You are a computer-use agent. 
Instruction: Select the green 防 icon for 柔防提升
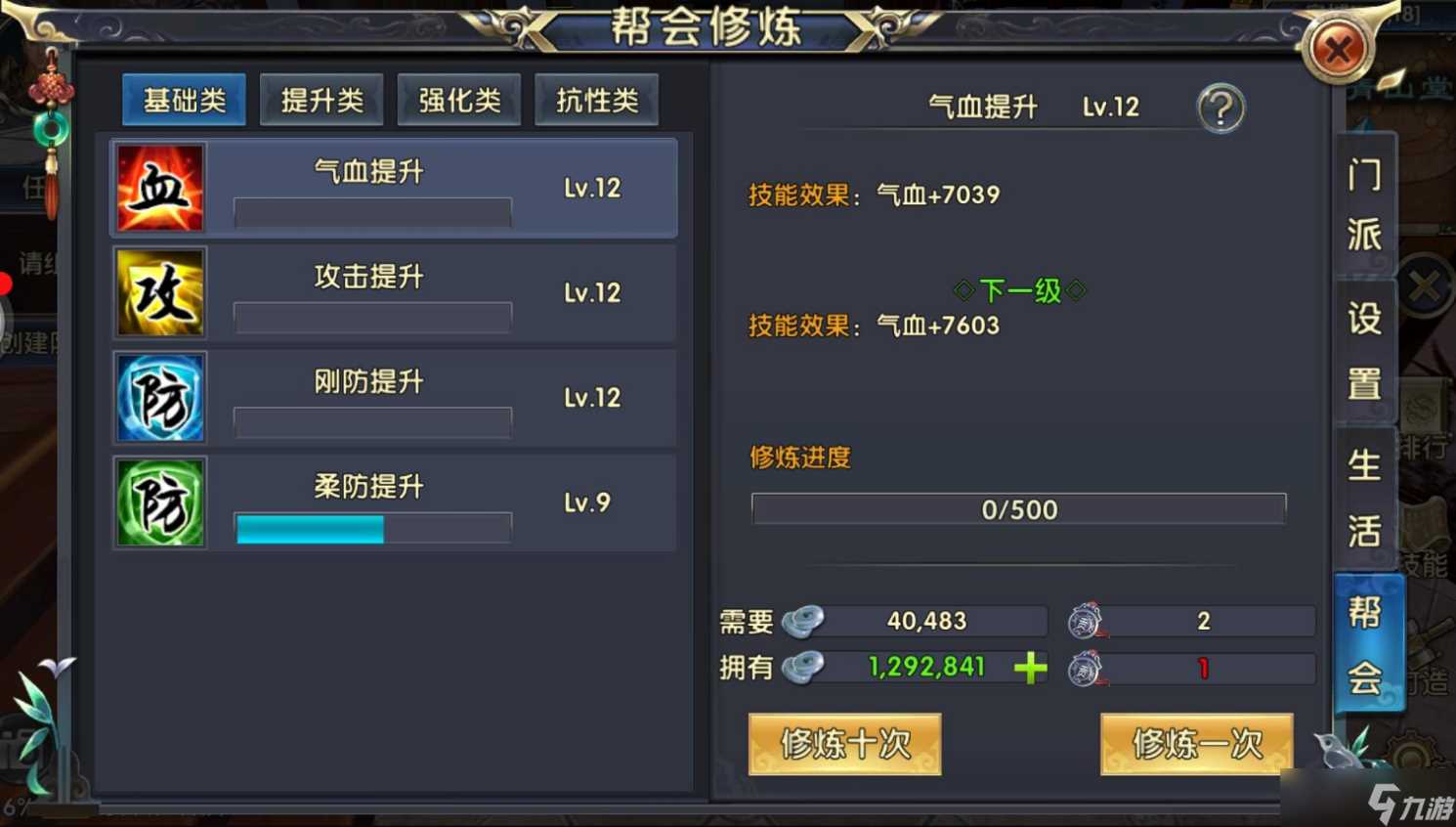[159, 502]
